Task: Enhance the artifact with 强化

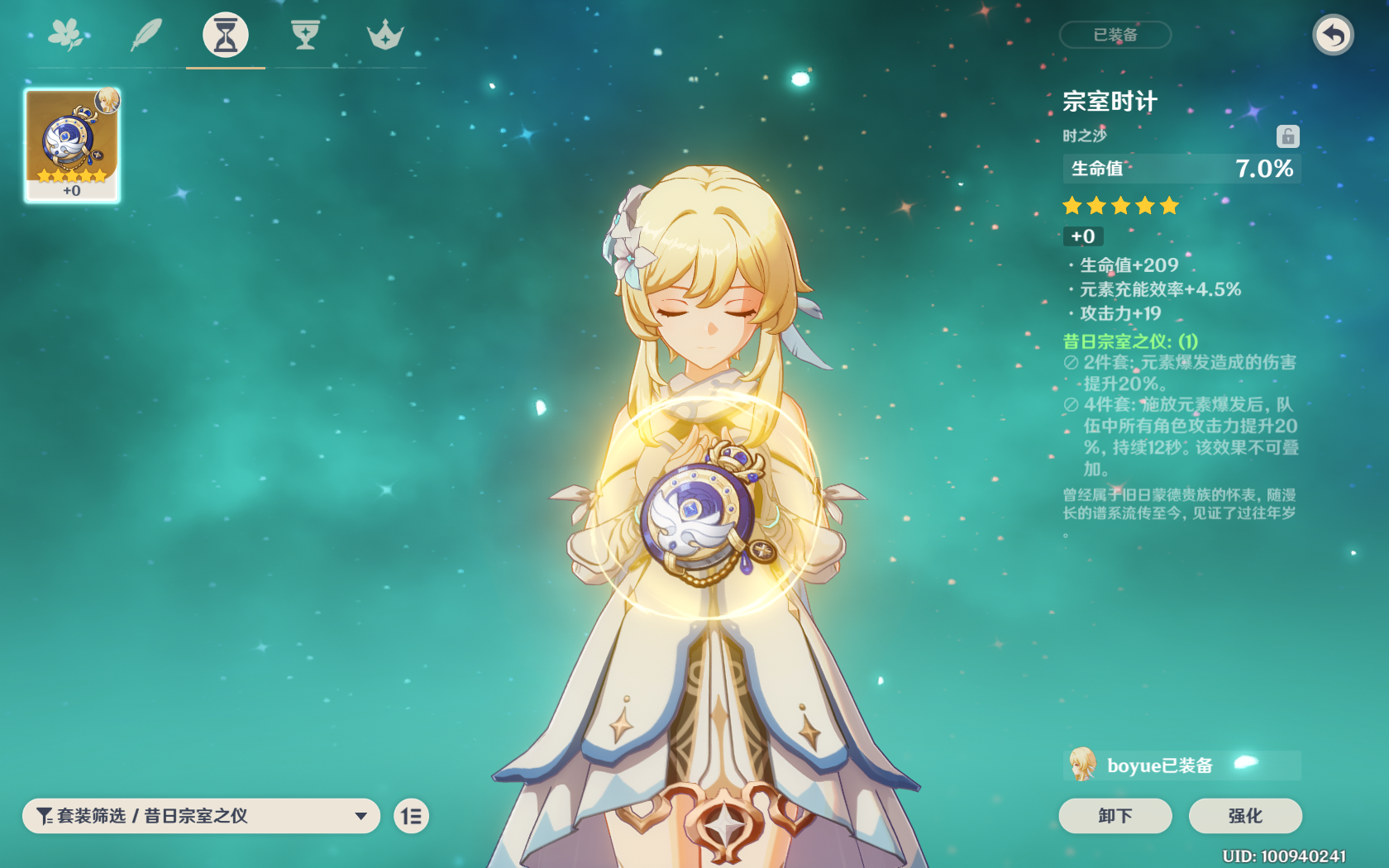Action: point(1244,816)
